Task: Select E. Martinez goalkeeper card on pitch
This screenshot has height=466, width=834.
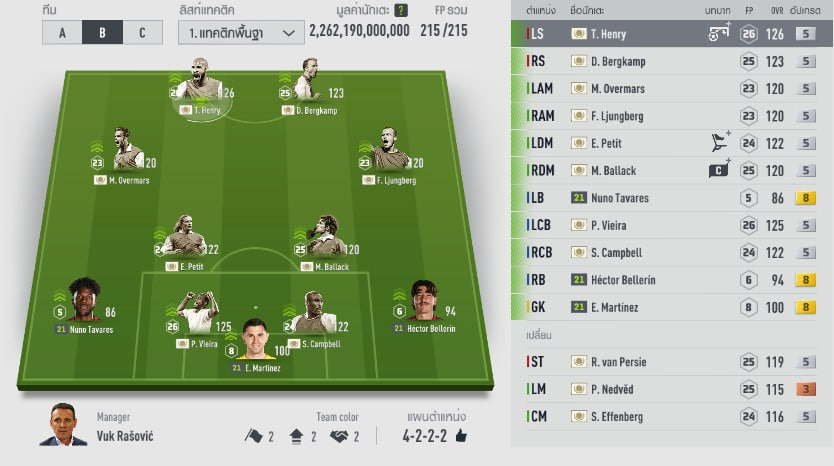Action: click(x=256, y=345)
